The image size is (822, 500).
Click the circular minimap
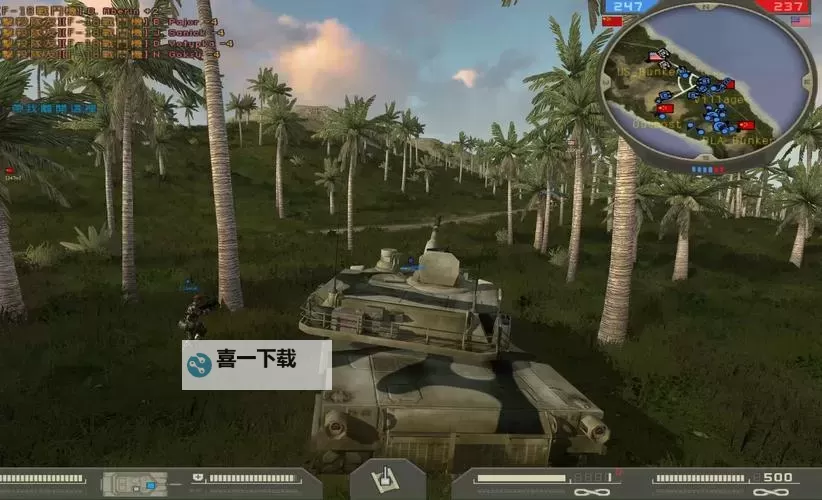[708, 84]
